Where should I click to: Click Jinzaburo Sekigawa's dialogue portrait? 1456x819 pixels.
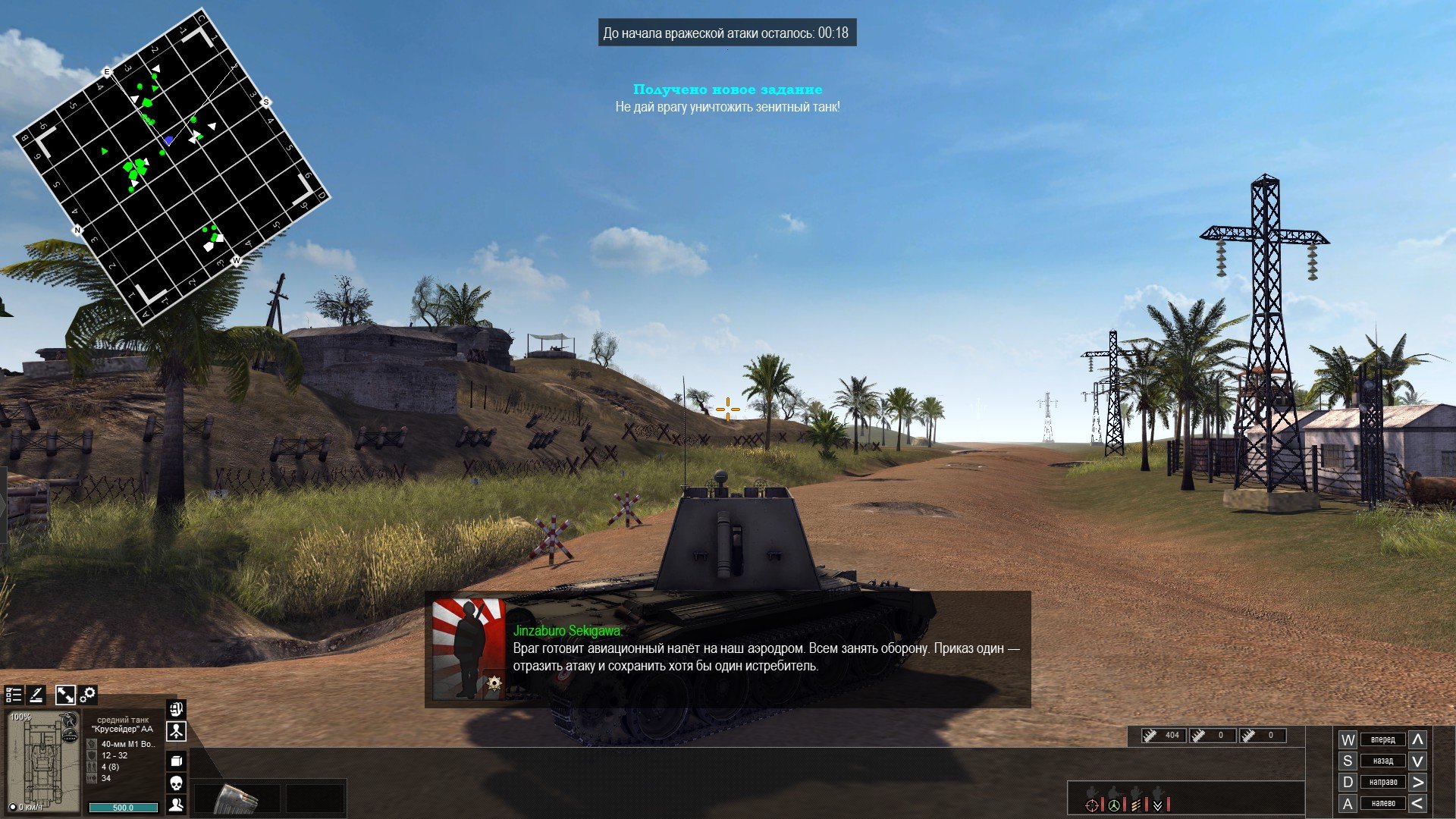(x=469, y=649)
